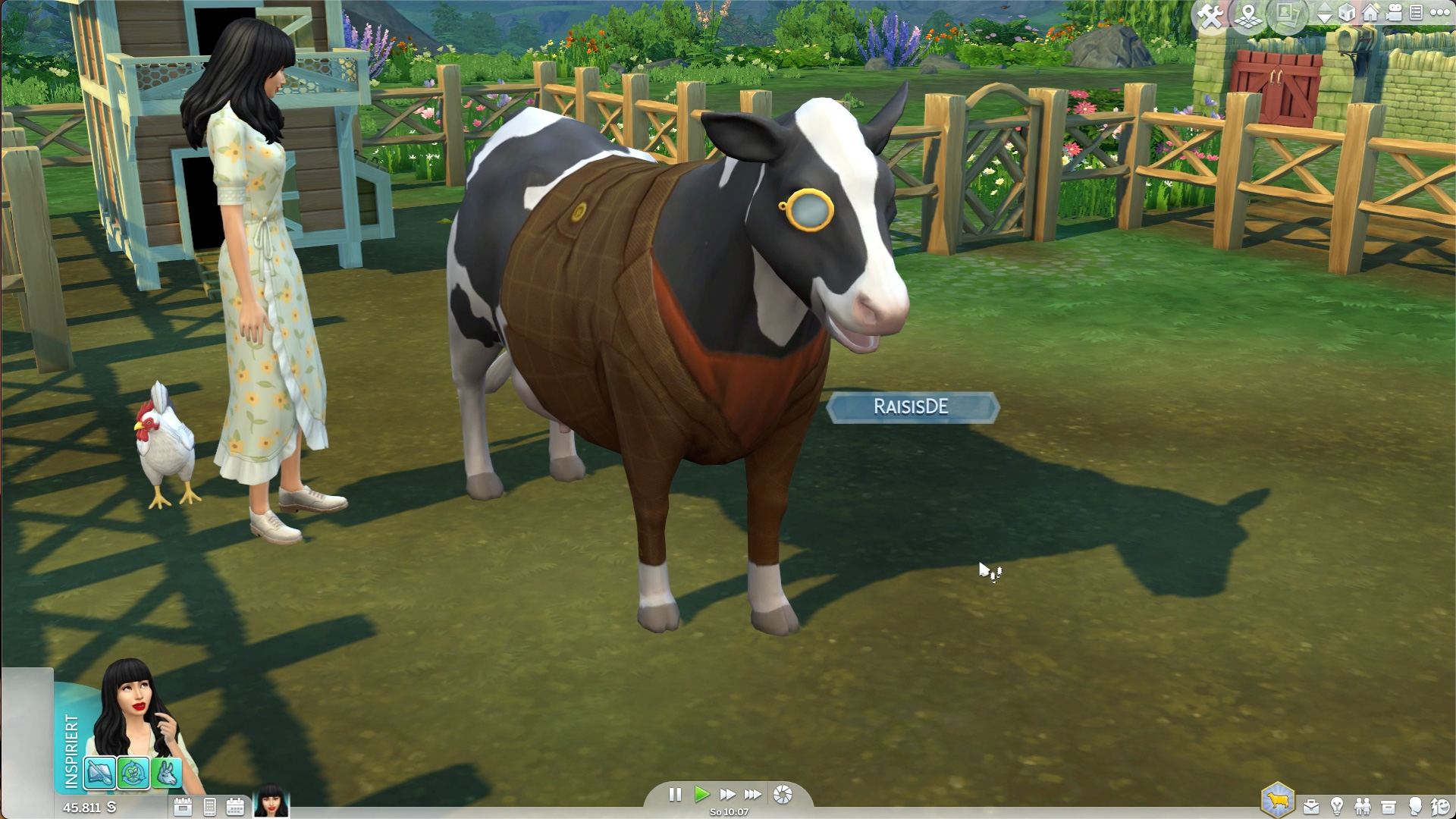This screenshot has width=1456, height=819.
Task: Open the world map location icon
Action: tap(1247, 15)
